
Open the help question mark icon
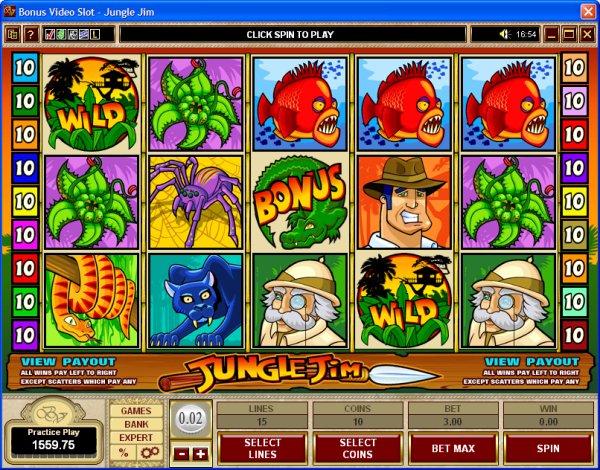coord(31,34)
